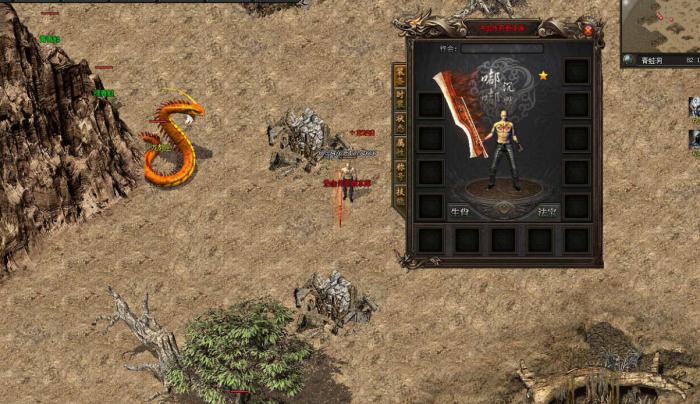
Task: Select the equipped red blade weapon
Action: [460, 113]
